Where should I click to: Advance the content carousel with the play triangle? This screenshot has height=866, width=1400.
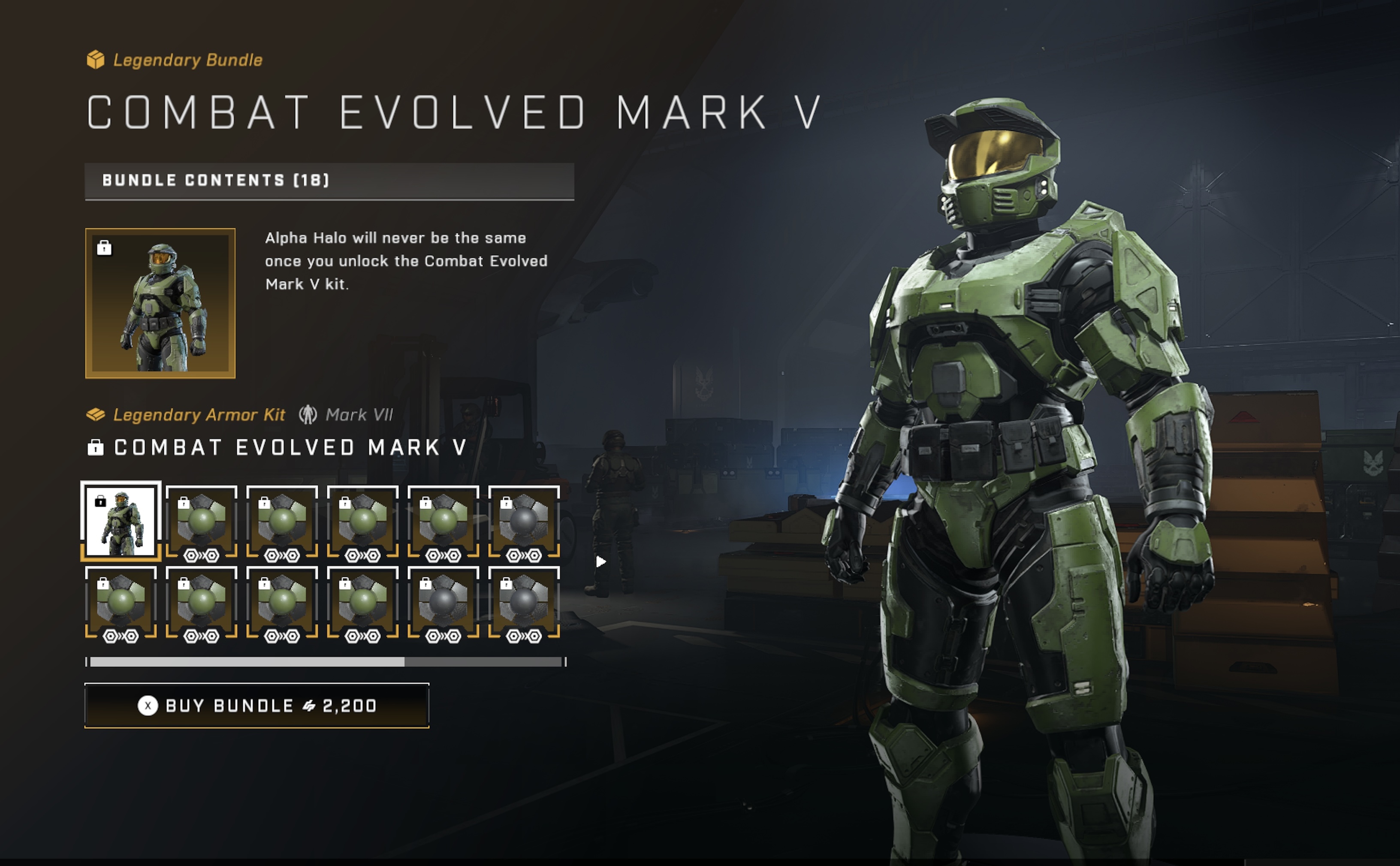click(600, 561)
